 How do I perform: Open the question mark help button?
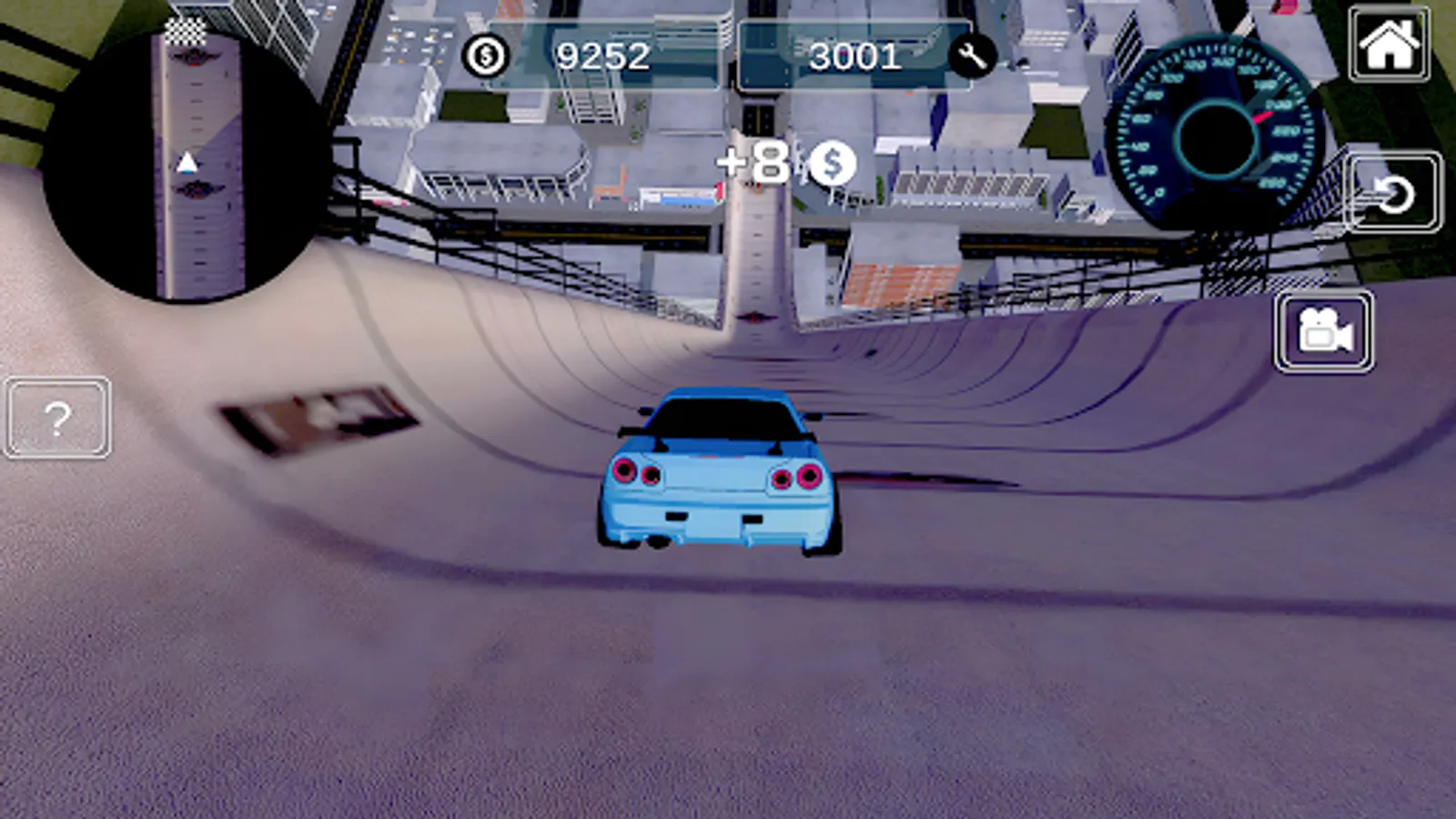pyautogui.click(x=57, y=419)
